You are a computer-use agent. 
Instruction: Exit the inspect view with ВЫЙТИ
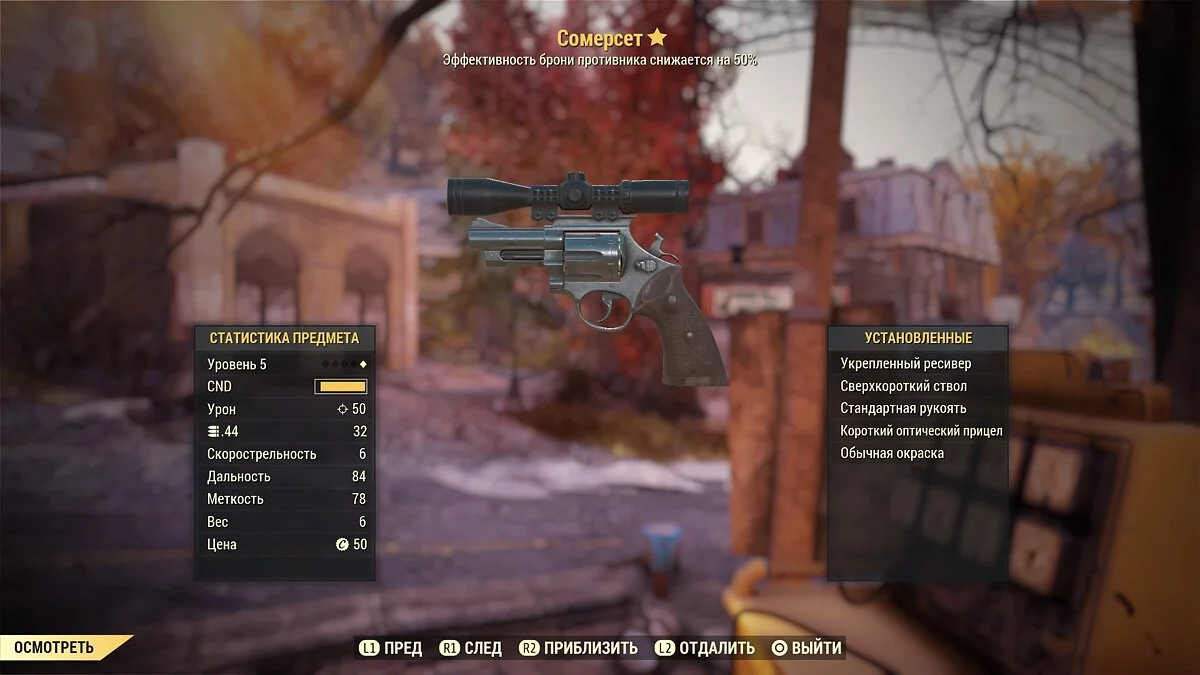pyautogui.click(x=806, y=648)
